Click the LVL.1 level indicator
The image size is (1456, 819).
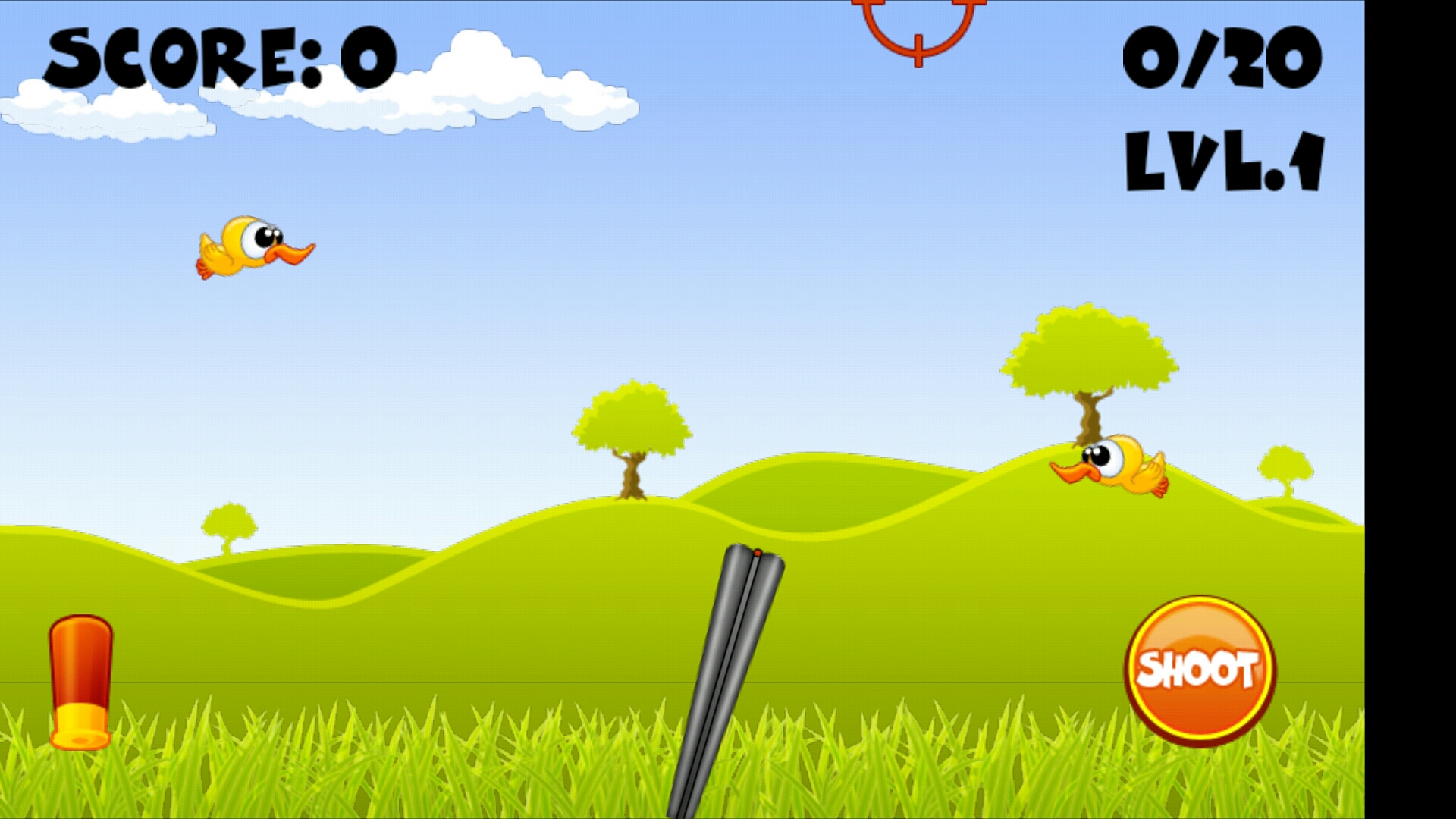pyautogui.click(x=1223, y=159)
